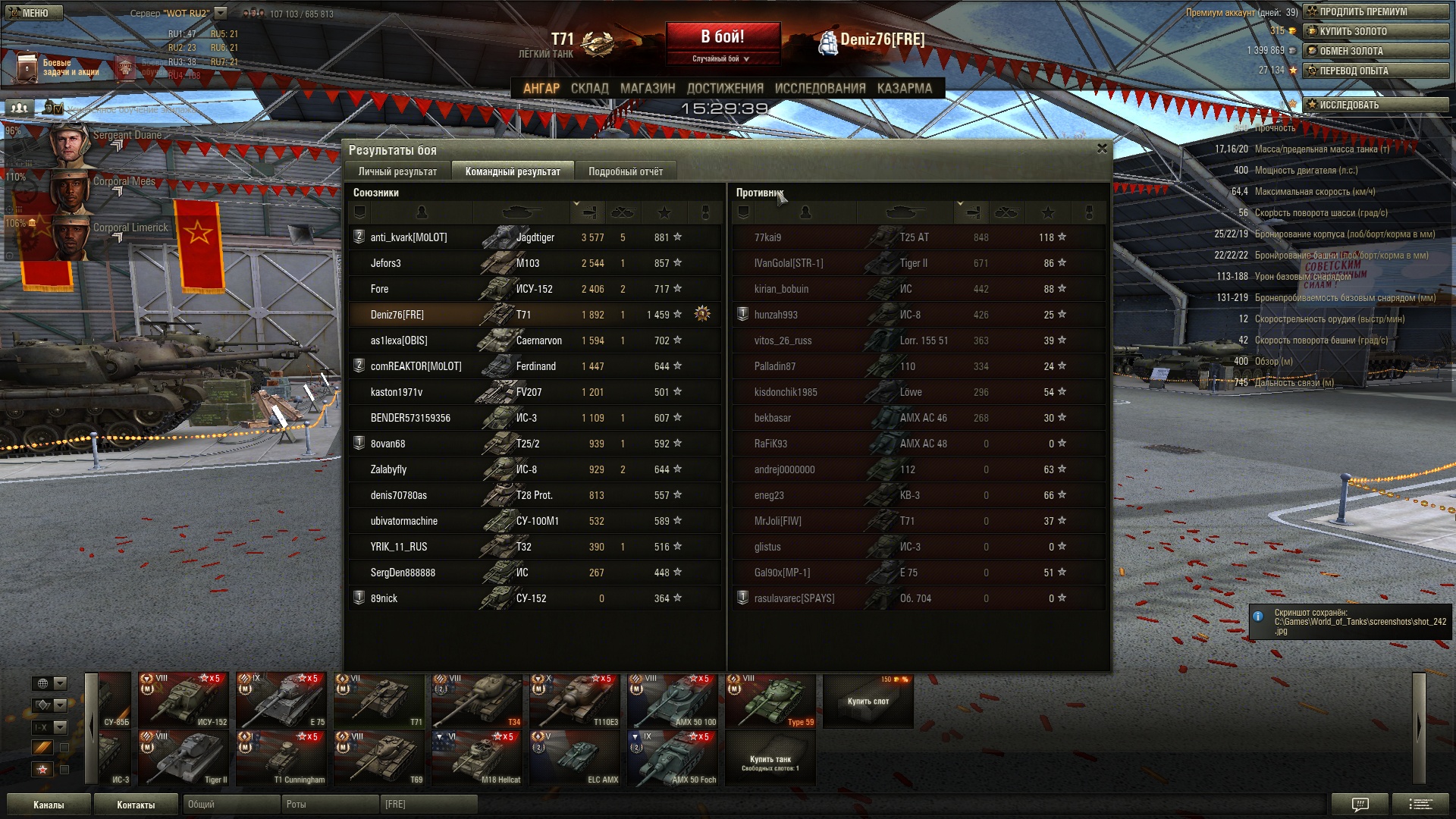Switch to the Личный результат tab

[x=397, y=171]
